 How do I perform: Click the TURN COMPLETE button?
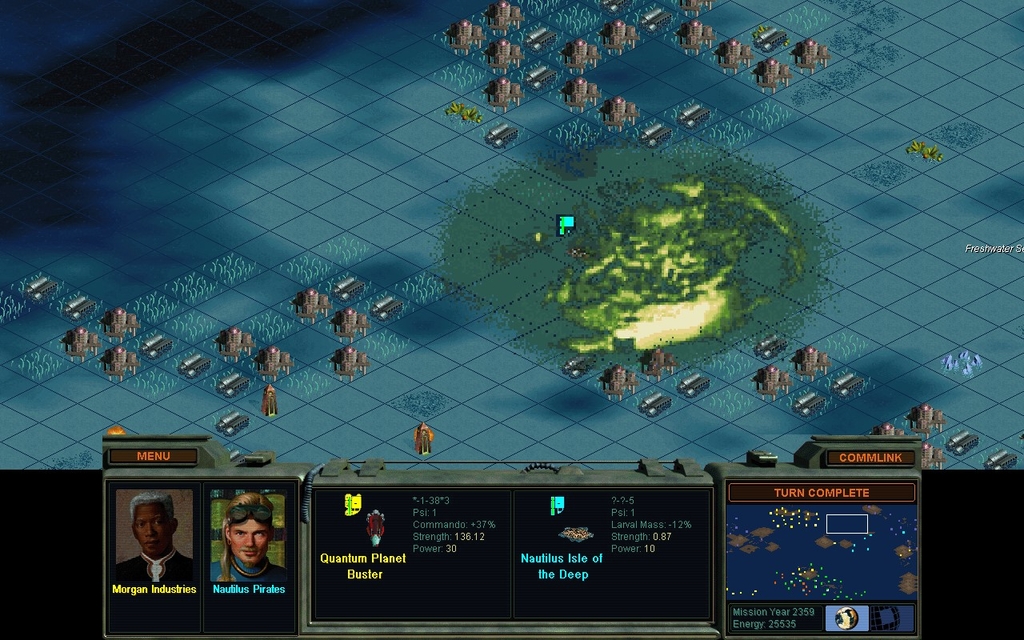[x=821, y=492]
